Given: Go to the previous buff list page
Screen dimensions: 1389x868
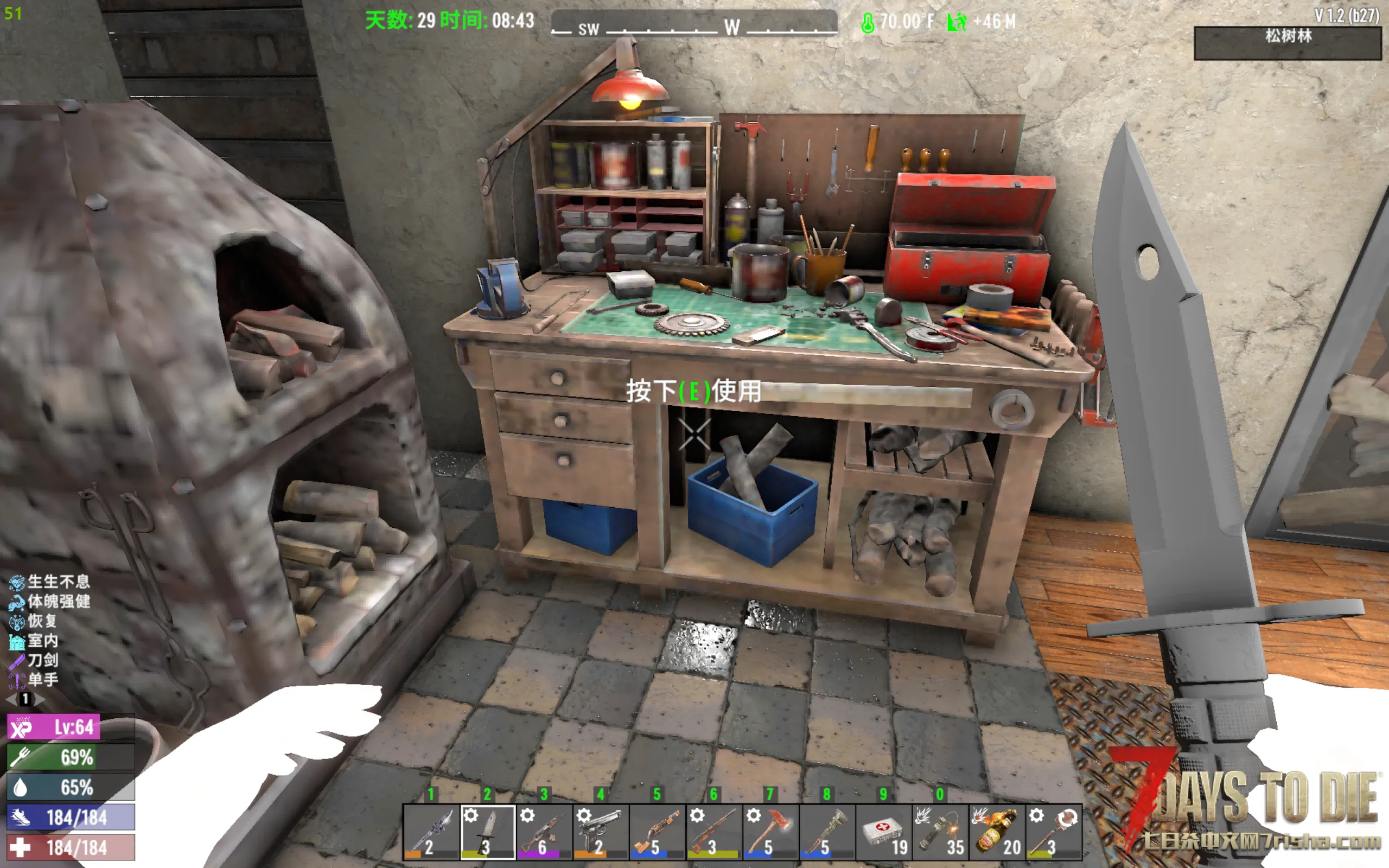Looking at the screenshot, I should (x=10, y=699).
